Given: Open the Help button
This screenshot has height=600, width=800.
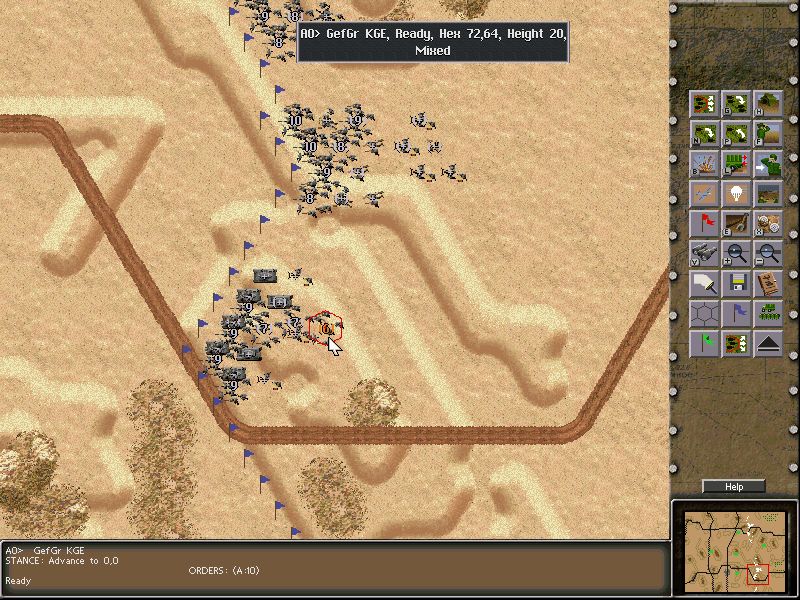Looking at the screenshot, I should [734, 487].
